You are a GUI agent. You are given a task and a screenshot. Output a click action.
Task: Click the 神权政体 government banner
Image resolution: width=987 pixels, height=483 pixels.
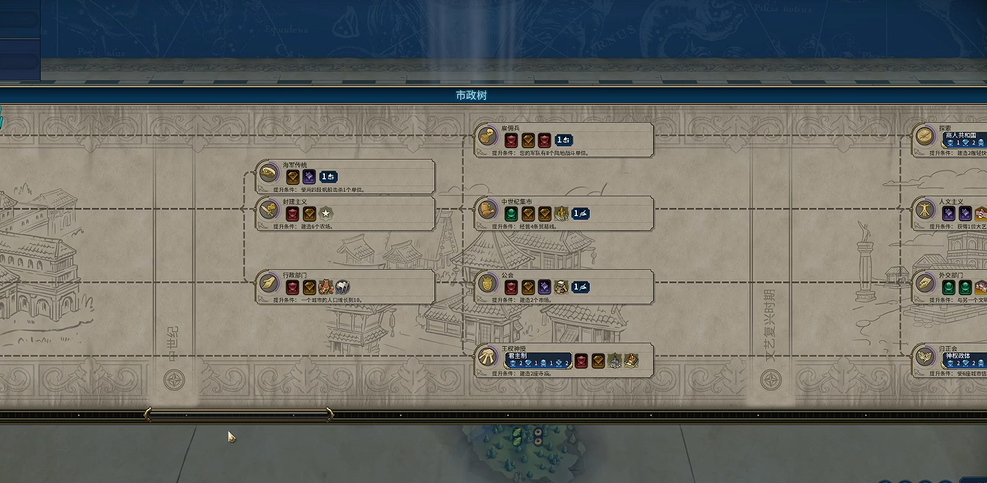coord(964,359)
